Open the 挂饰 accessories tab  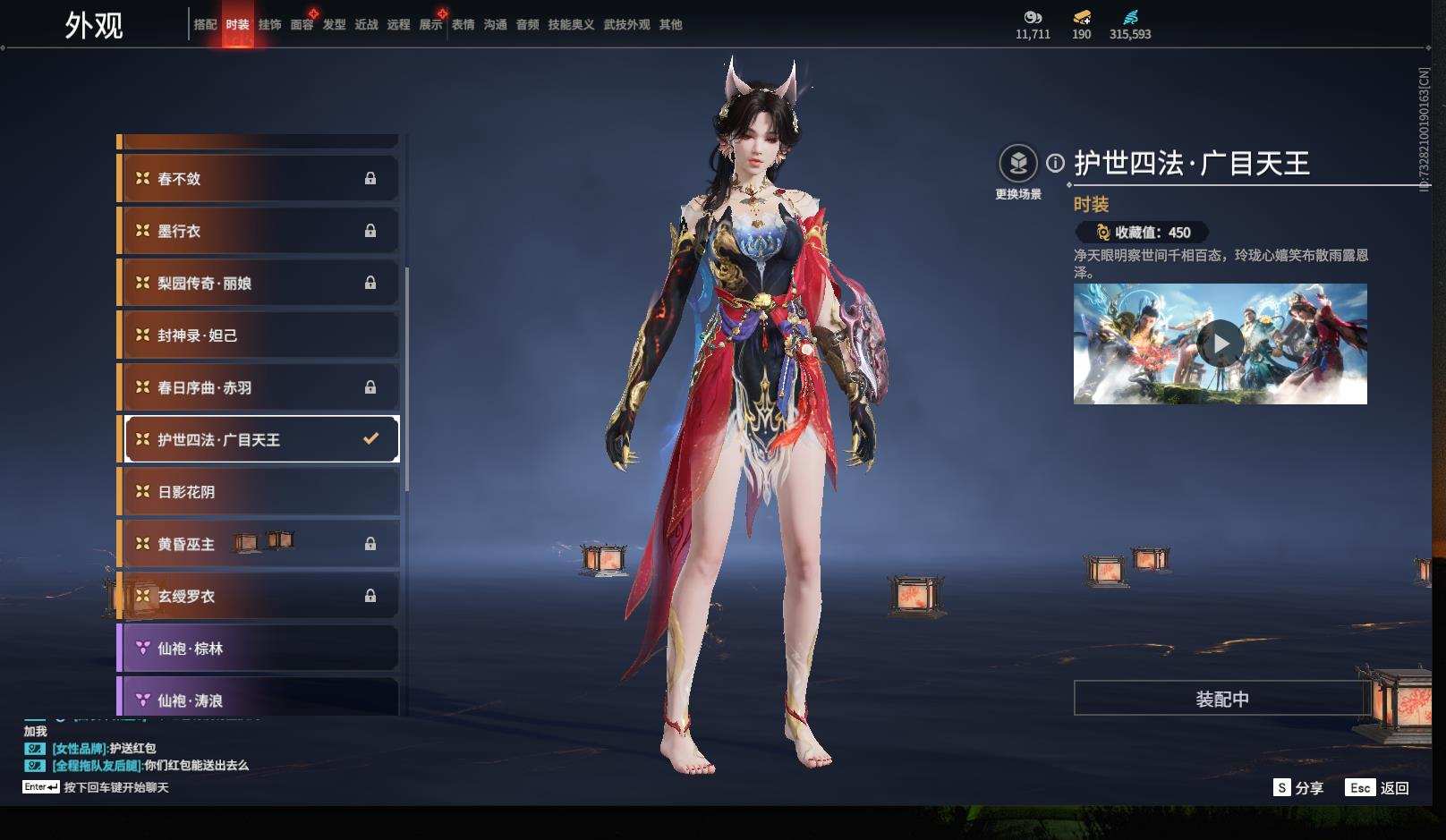(269, 25)
